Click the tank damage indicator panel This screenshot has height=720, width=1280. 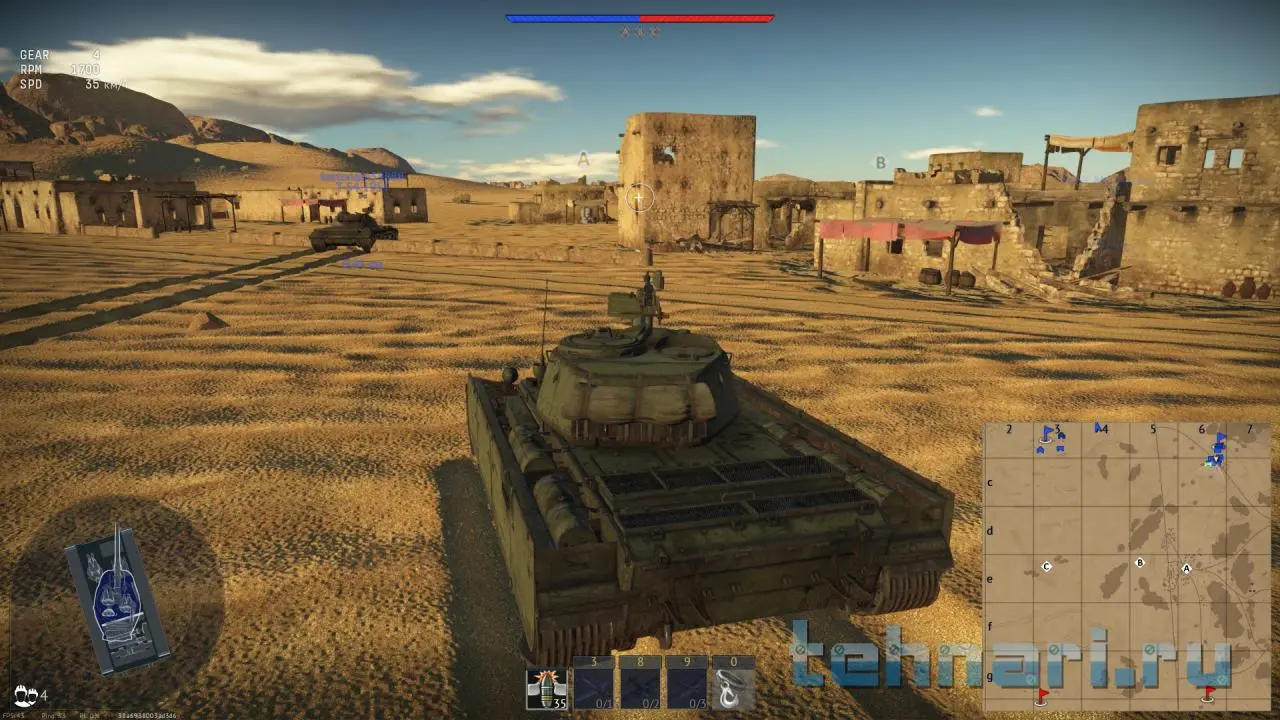click(115, 598)
